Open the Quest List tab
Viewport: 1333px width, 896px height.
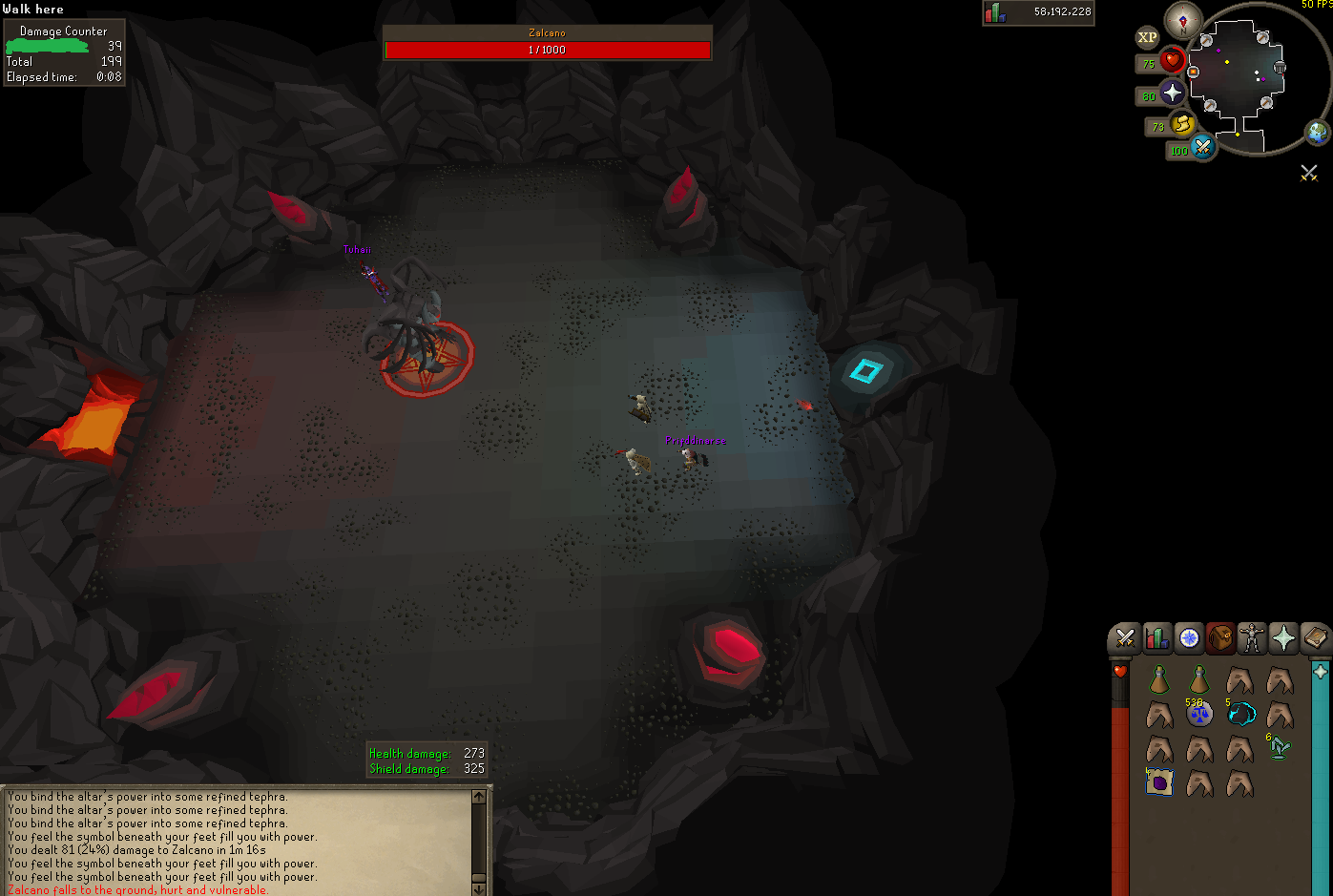(1189, 638)
